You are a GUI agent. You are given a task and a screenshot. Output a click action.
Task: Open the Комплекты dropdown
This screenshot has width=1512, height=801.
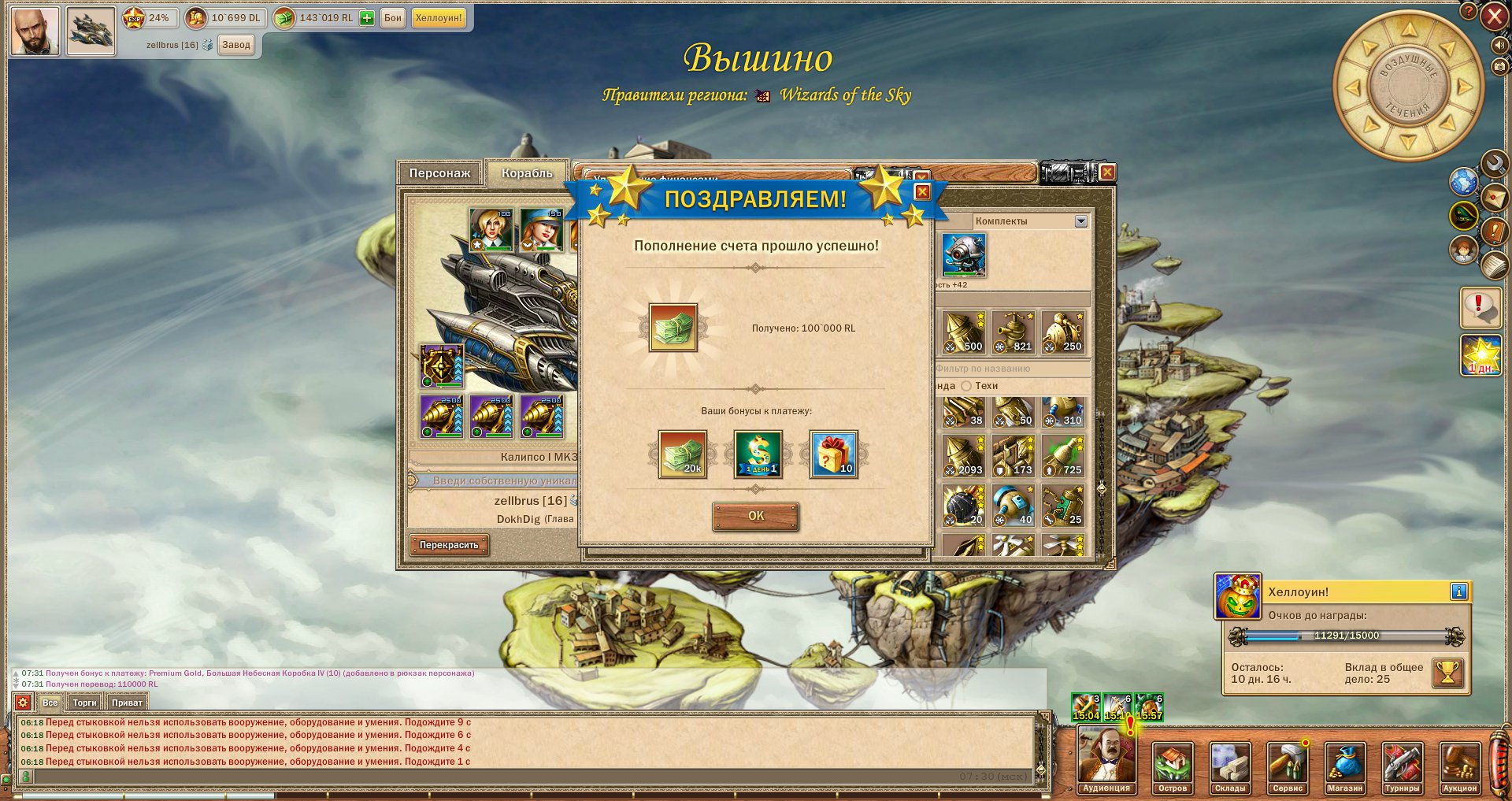[x=1080, y=221]
